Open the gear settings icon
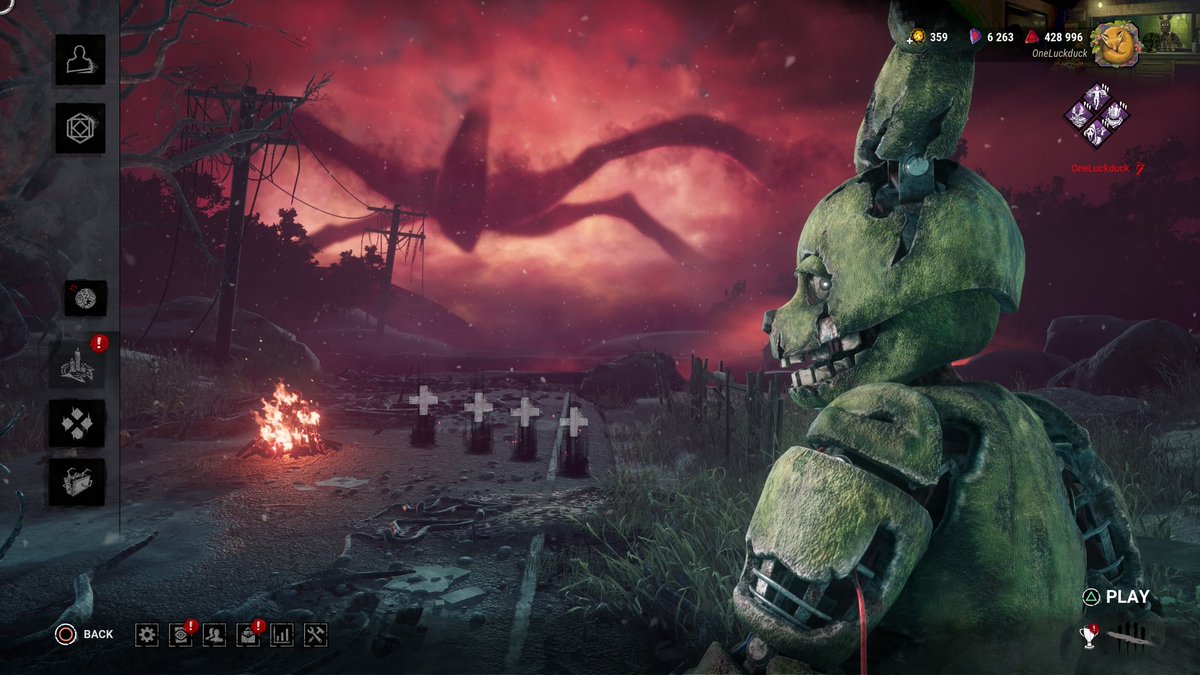Viewport: 1200px width, 675px height. pos(147,634)
